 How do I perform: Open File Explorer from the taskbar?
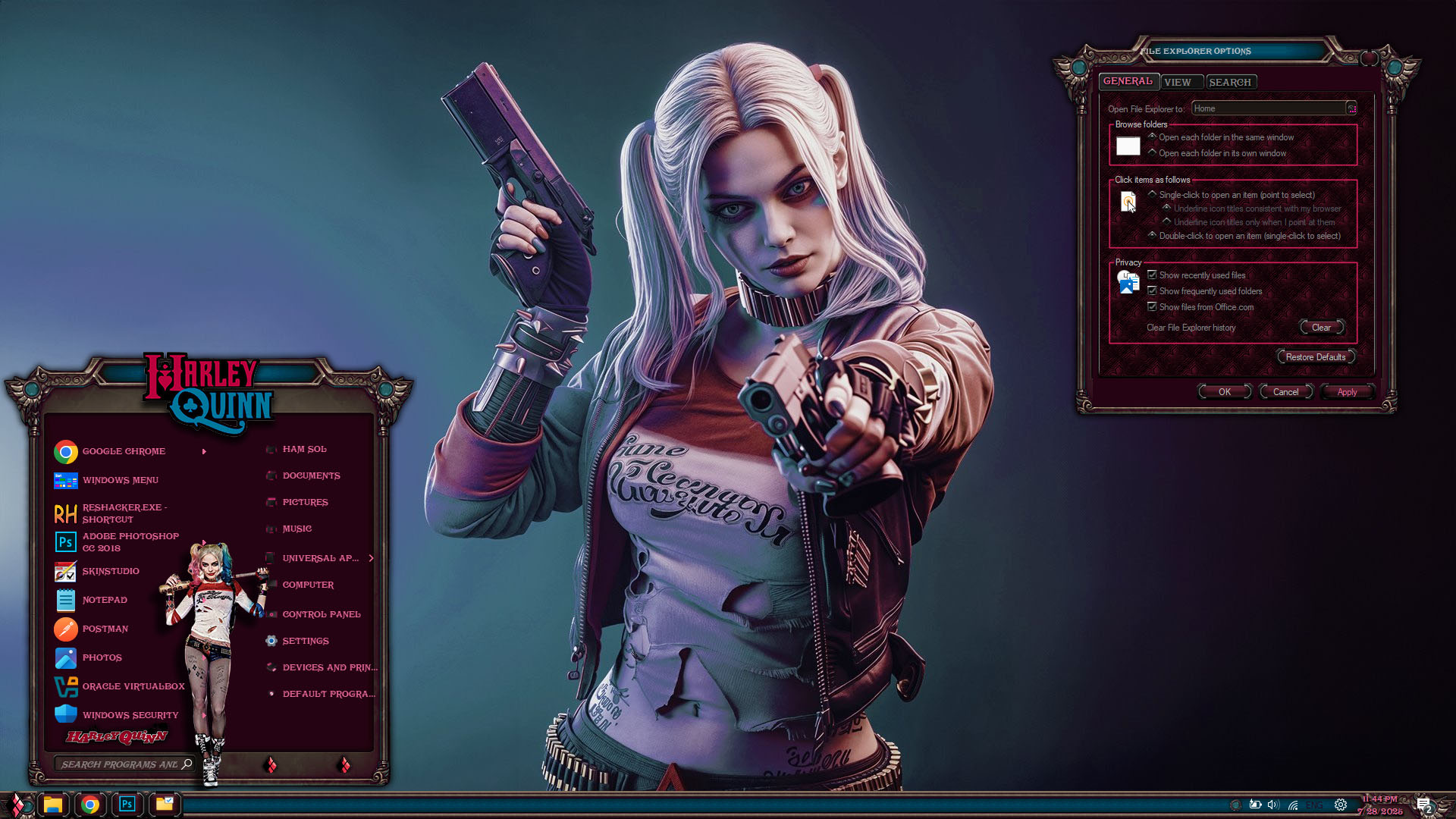coord(52,805)
